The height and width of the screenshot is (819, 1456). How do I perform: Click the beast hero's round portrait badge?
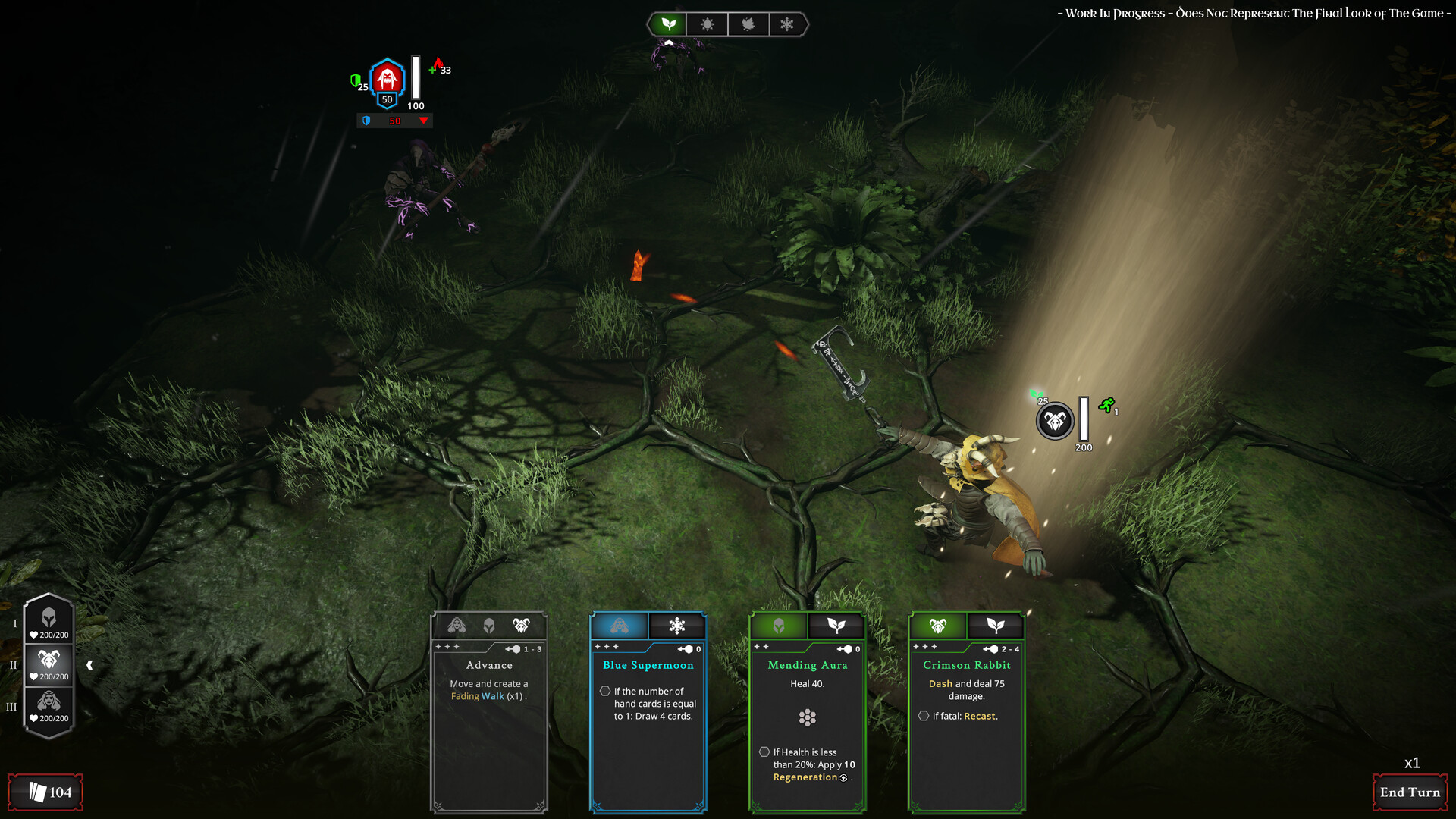(x=1055, y=422)
